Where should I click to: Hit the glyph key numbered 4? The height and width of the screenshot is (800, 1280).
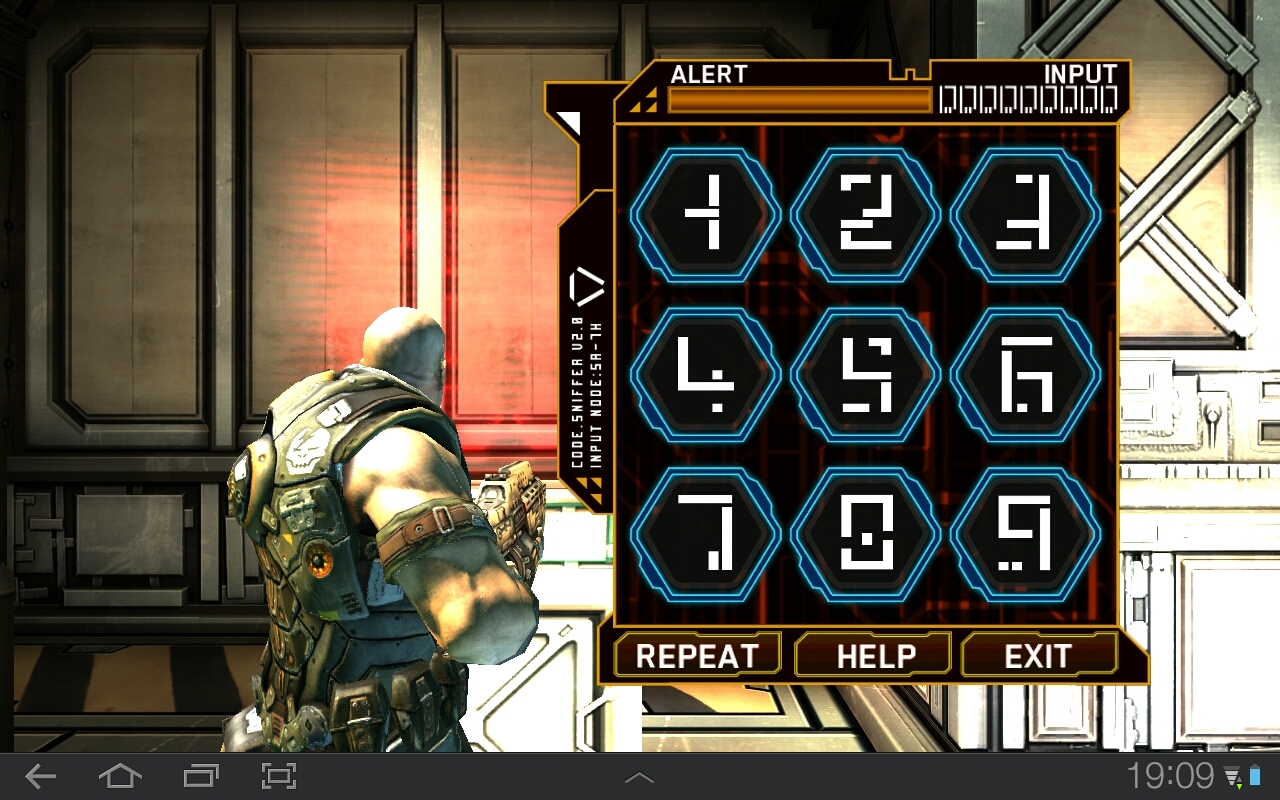pos(706,374)
